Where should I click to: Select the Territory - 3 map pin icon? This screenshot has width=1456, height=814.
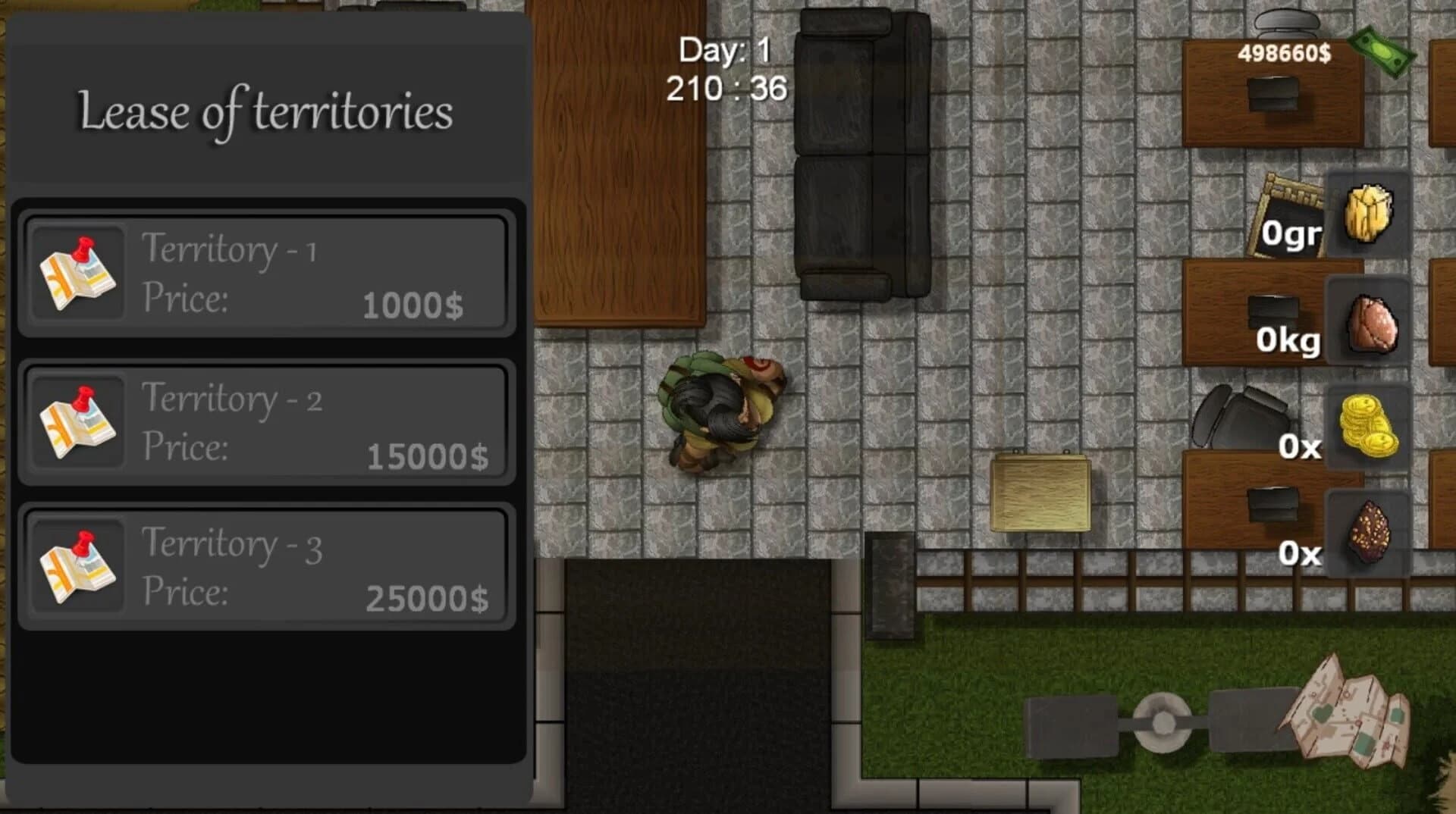coord(78,568)
